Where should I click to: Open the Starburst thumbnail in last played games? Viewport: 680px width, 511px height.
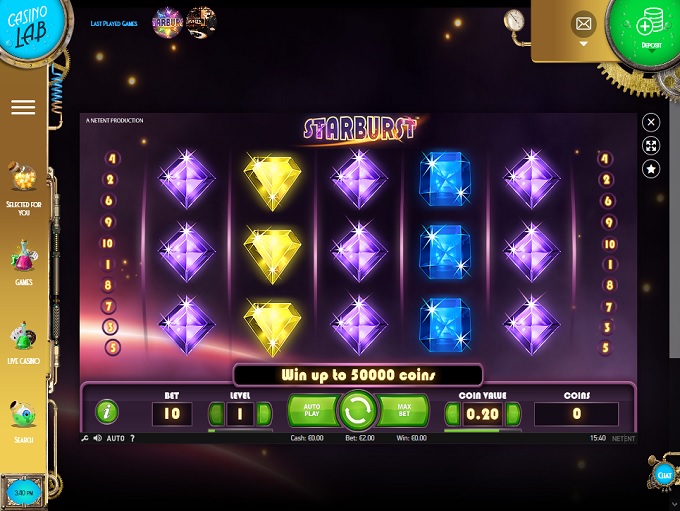point(166,23)
